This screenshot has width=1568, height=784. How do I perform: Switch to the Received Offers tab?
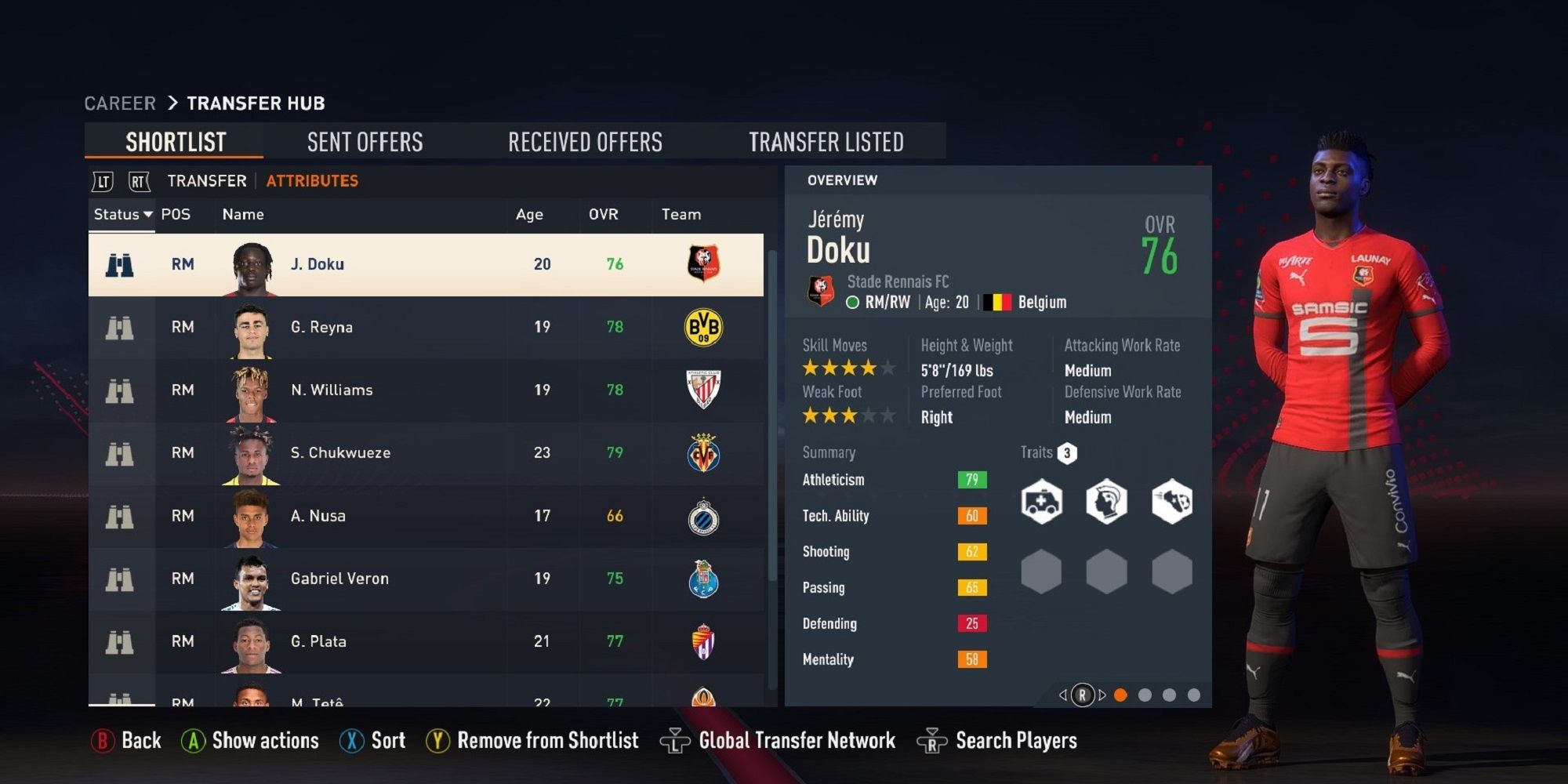click(586, 141)
